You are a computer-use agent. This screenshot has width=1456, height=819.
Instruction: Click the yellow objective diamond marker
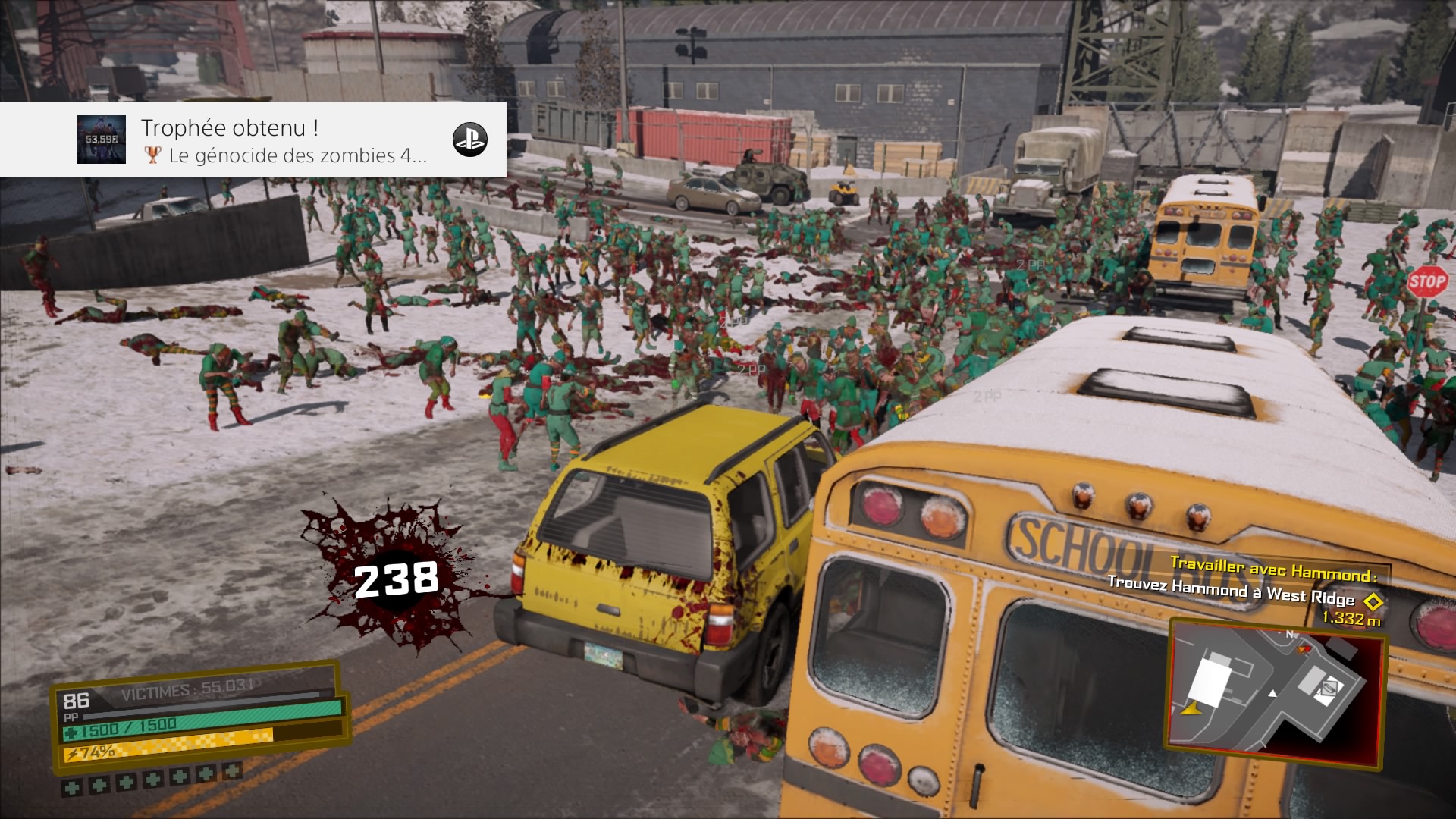coord(1372,602)
